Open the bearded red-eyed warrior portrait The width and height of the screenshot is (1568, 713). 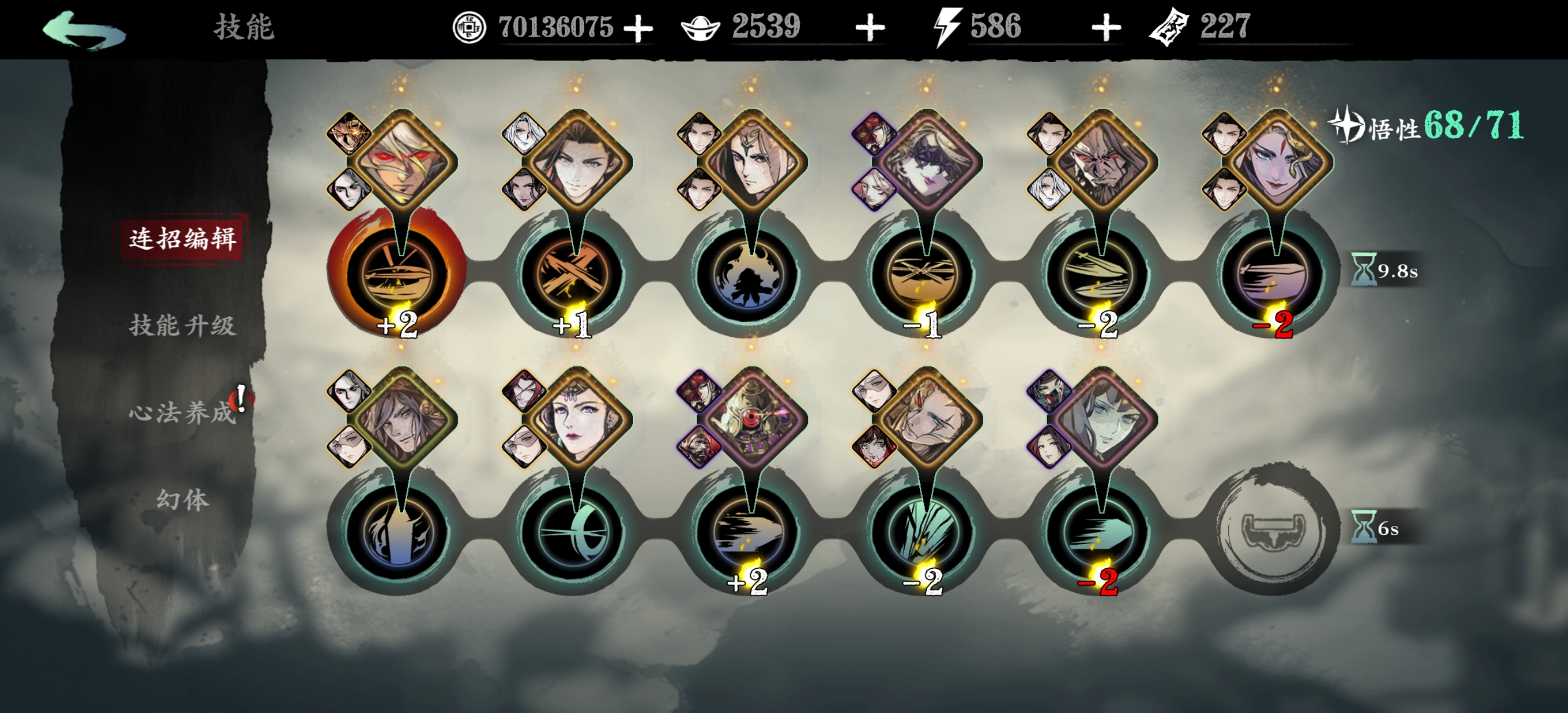pos(1102,161)
